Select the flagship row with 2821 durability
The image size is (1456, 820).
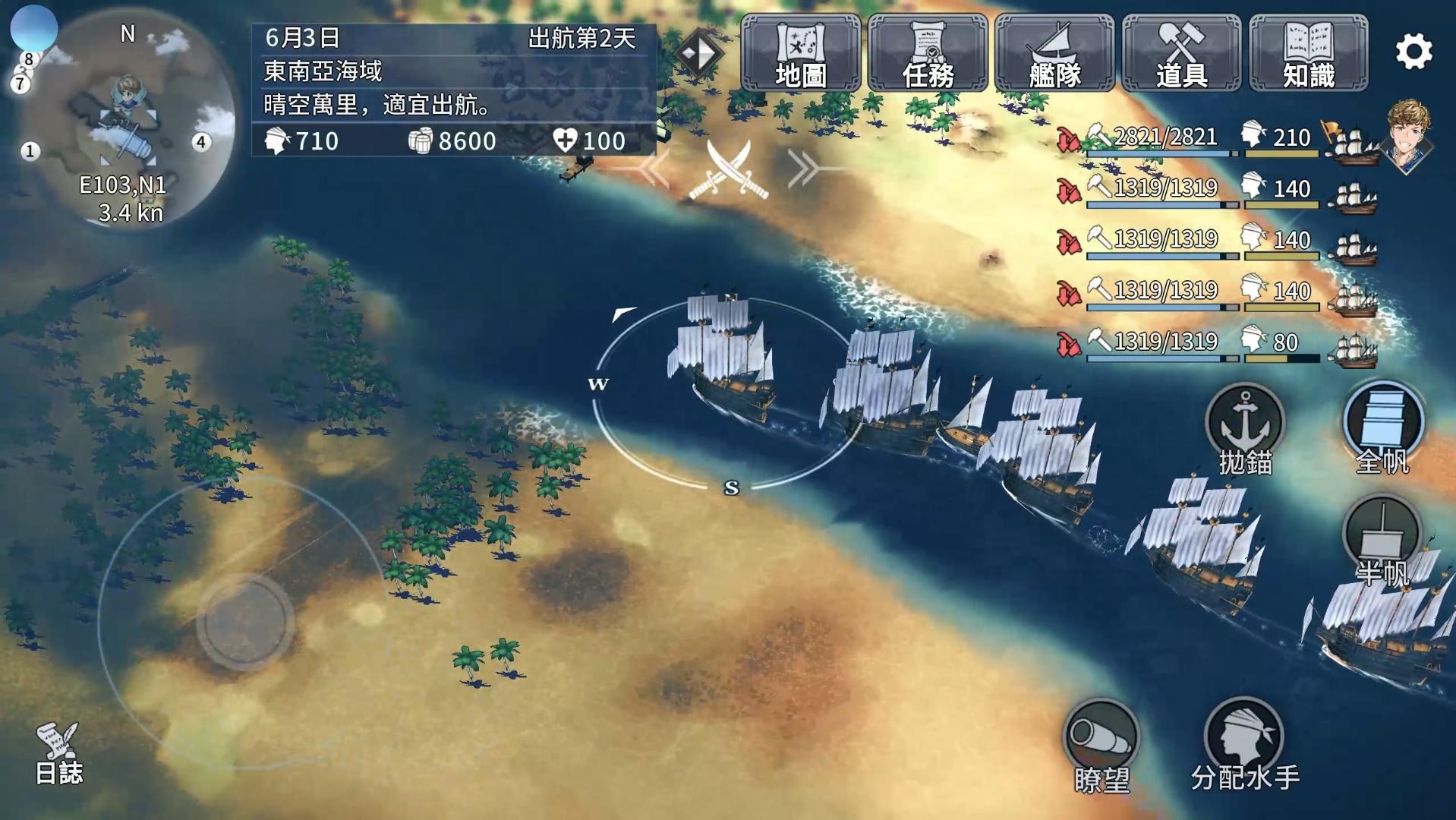coord(1215,140)
